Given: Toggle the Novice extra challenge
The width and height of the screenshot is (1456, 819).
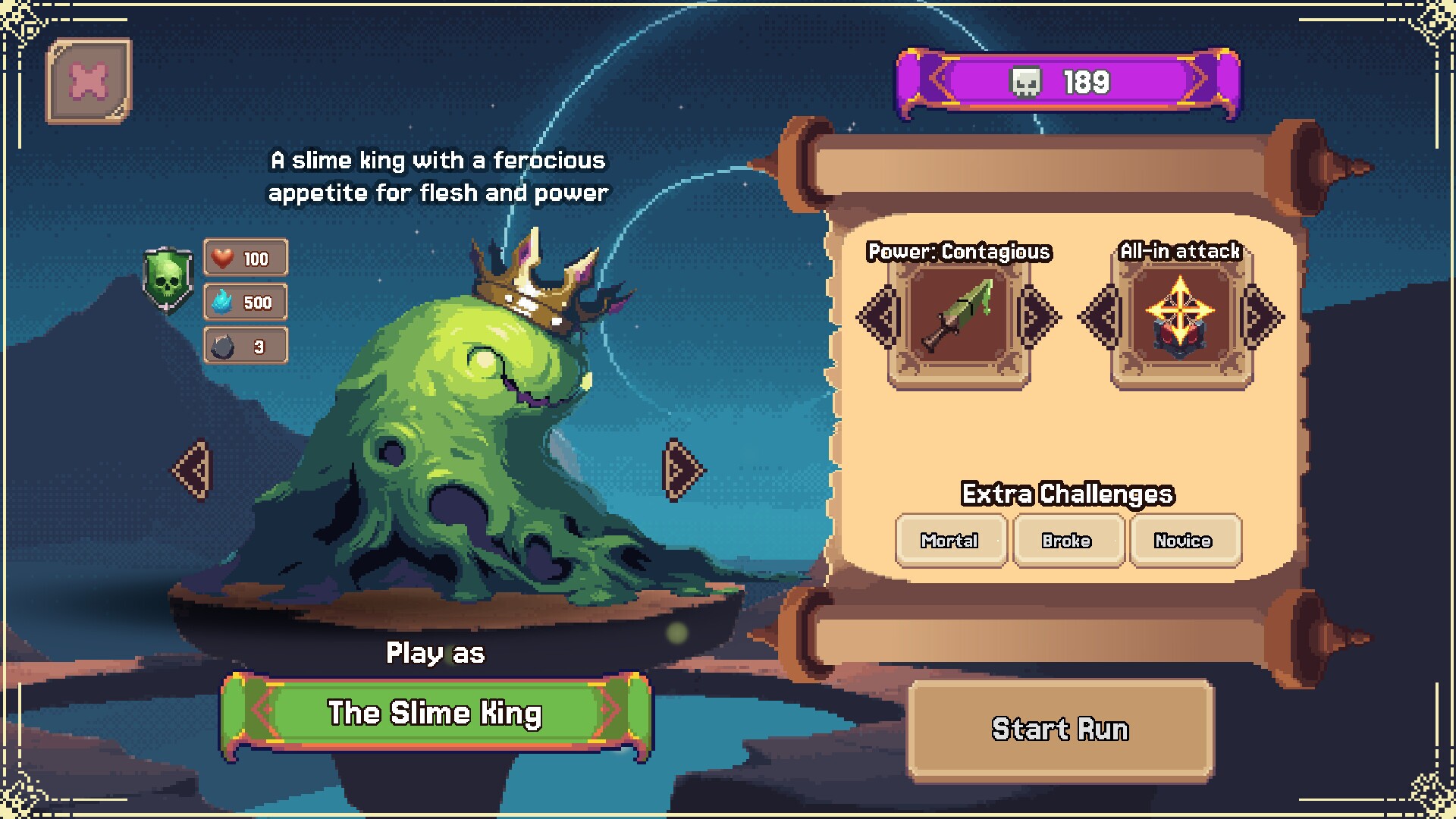Looking at the screenshot, I should coord(1184,541).
